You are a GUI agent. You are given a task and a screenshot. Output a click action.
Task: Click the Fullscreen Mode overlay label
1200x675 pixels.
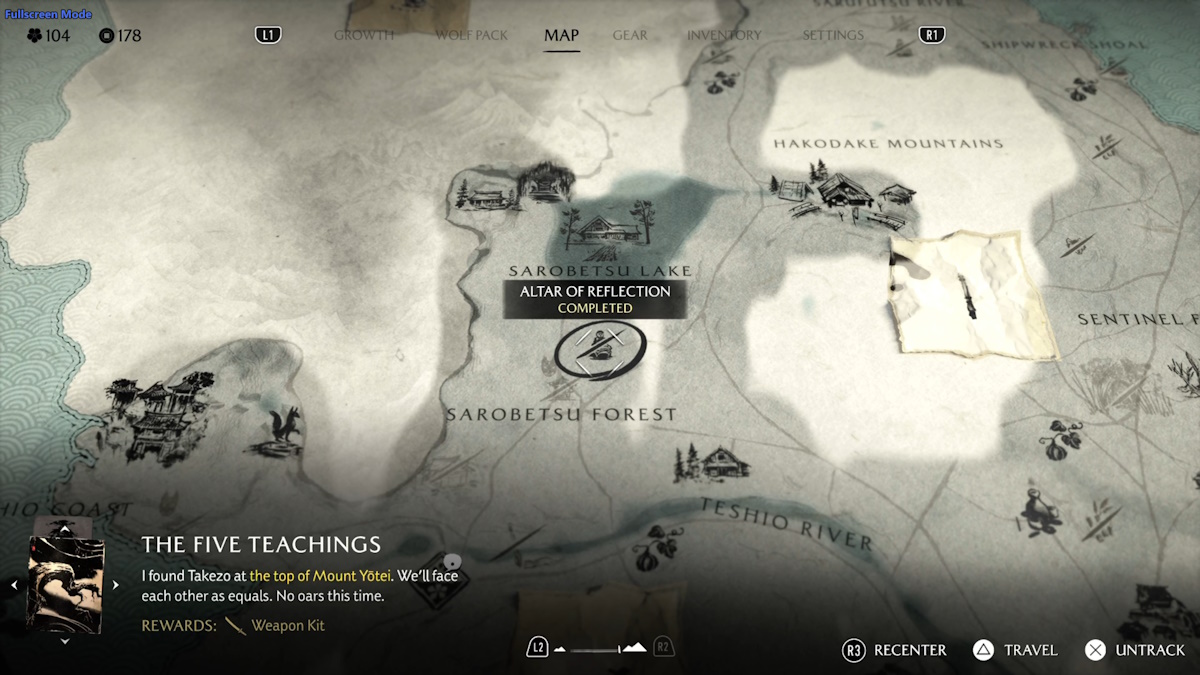(x=48, y=14)
